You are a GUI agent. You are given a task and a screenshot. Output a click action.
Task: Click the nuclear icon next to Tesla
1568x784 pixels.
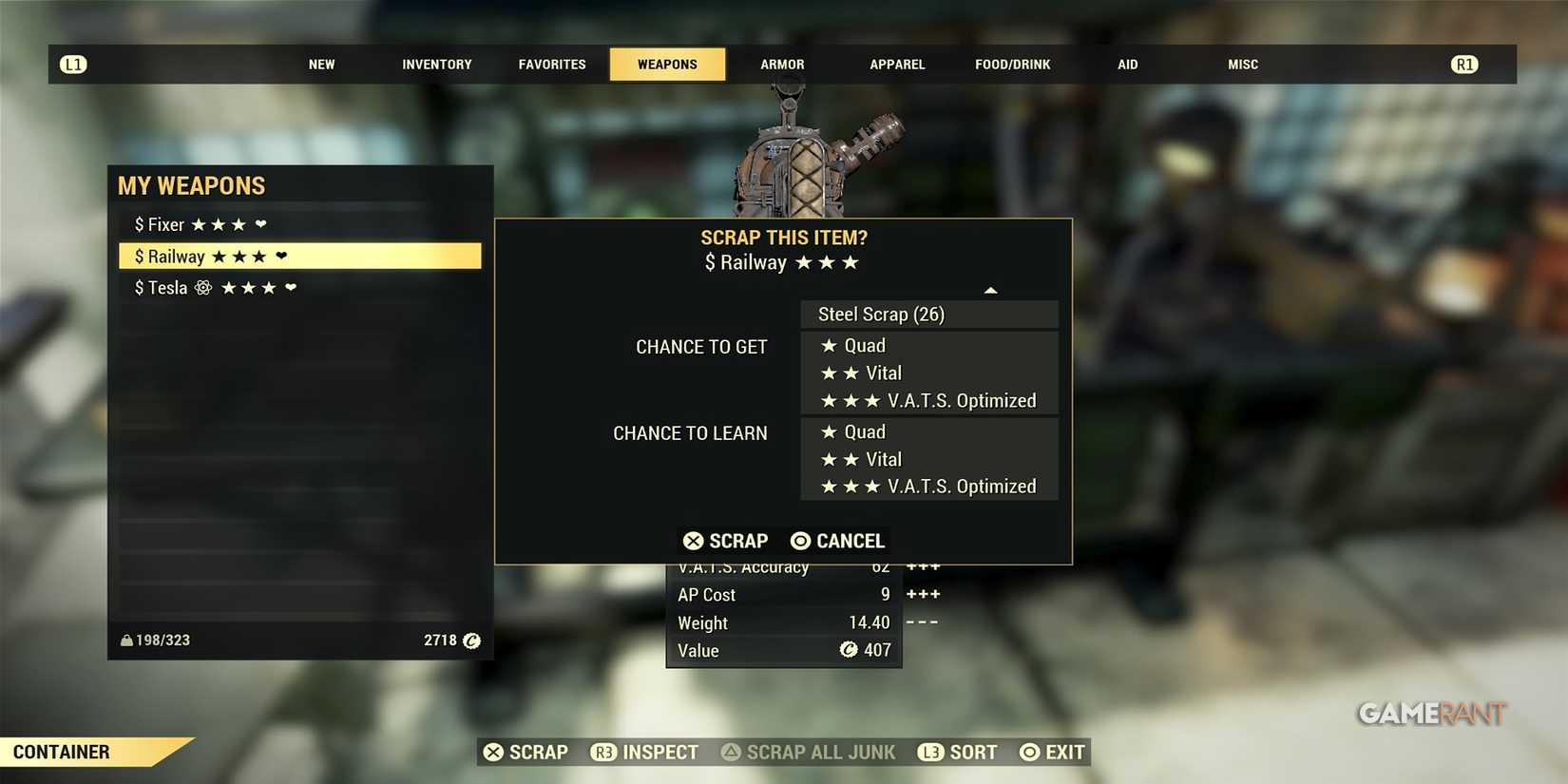click(202, 287)
